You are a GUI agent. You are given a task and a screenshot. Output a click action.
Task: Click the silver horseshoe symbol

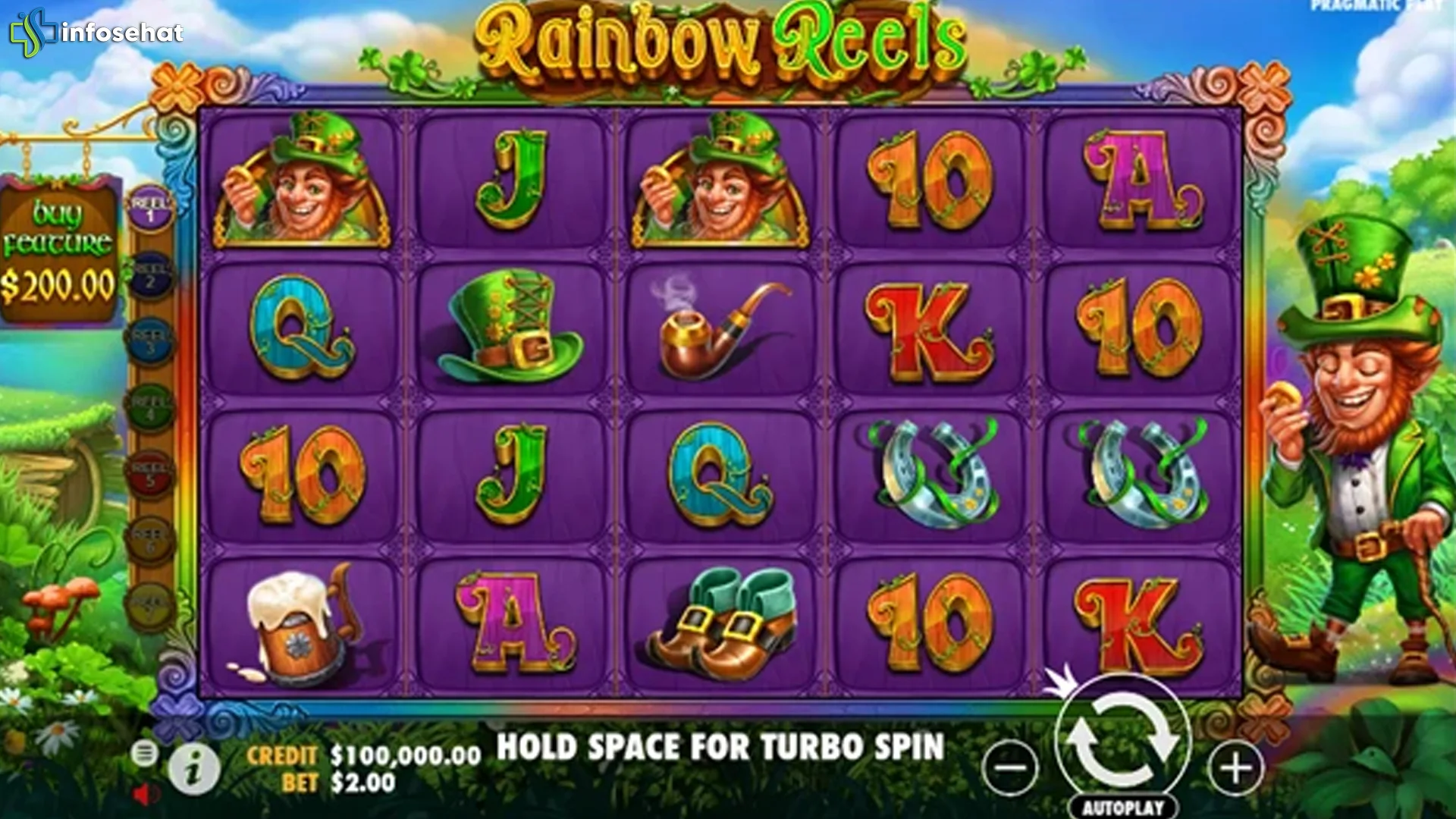(933, 478)
